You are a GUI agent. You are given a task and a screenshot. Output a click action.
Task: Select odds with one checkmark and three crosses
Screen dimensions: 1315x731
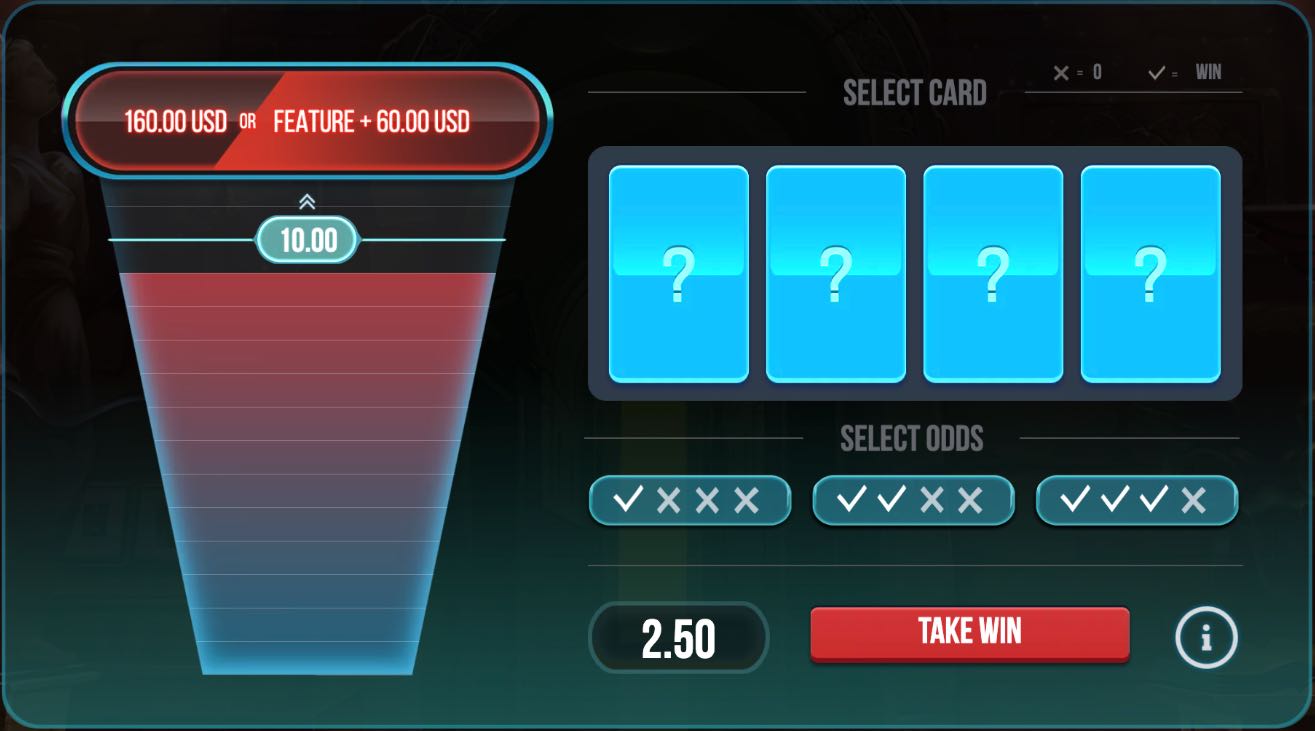point(689,500)
